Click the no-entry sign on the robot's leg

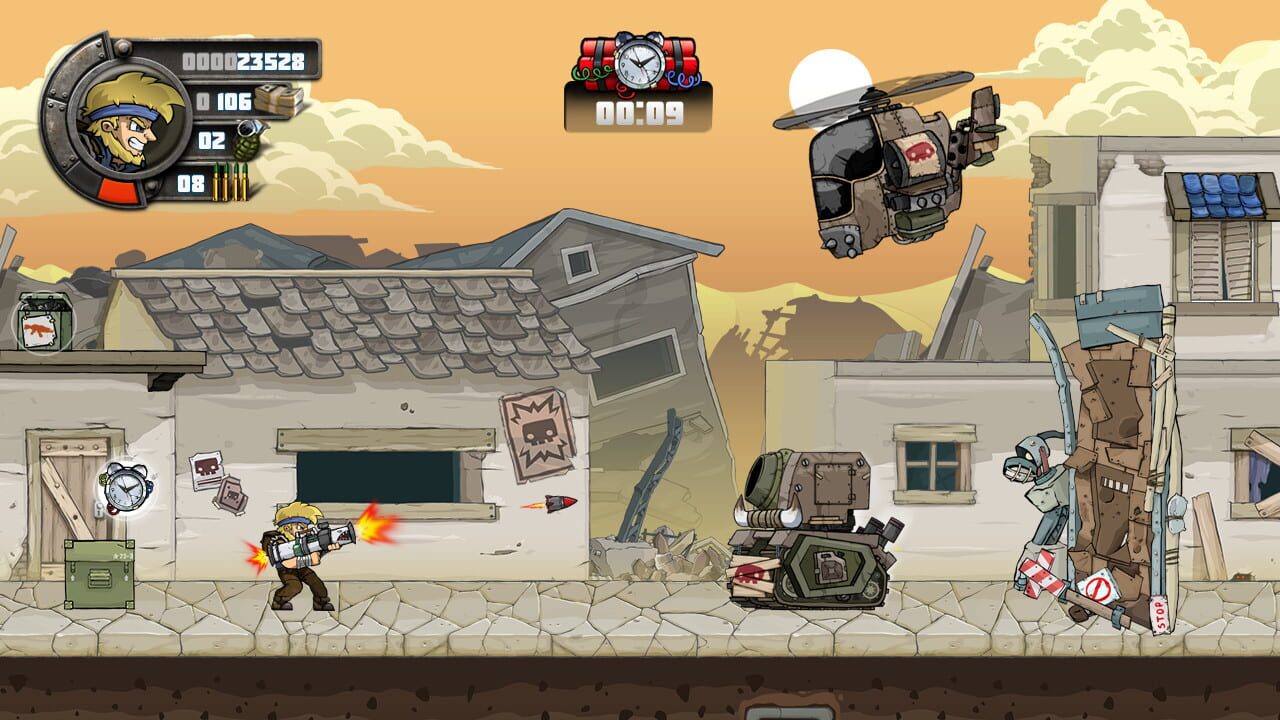1099,588
